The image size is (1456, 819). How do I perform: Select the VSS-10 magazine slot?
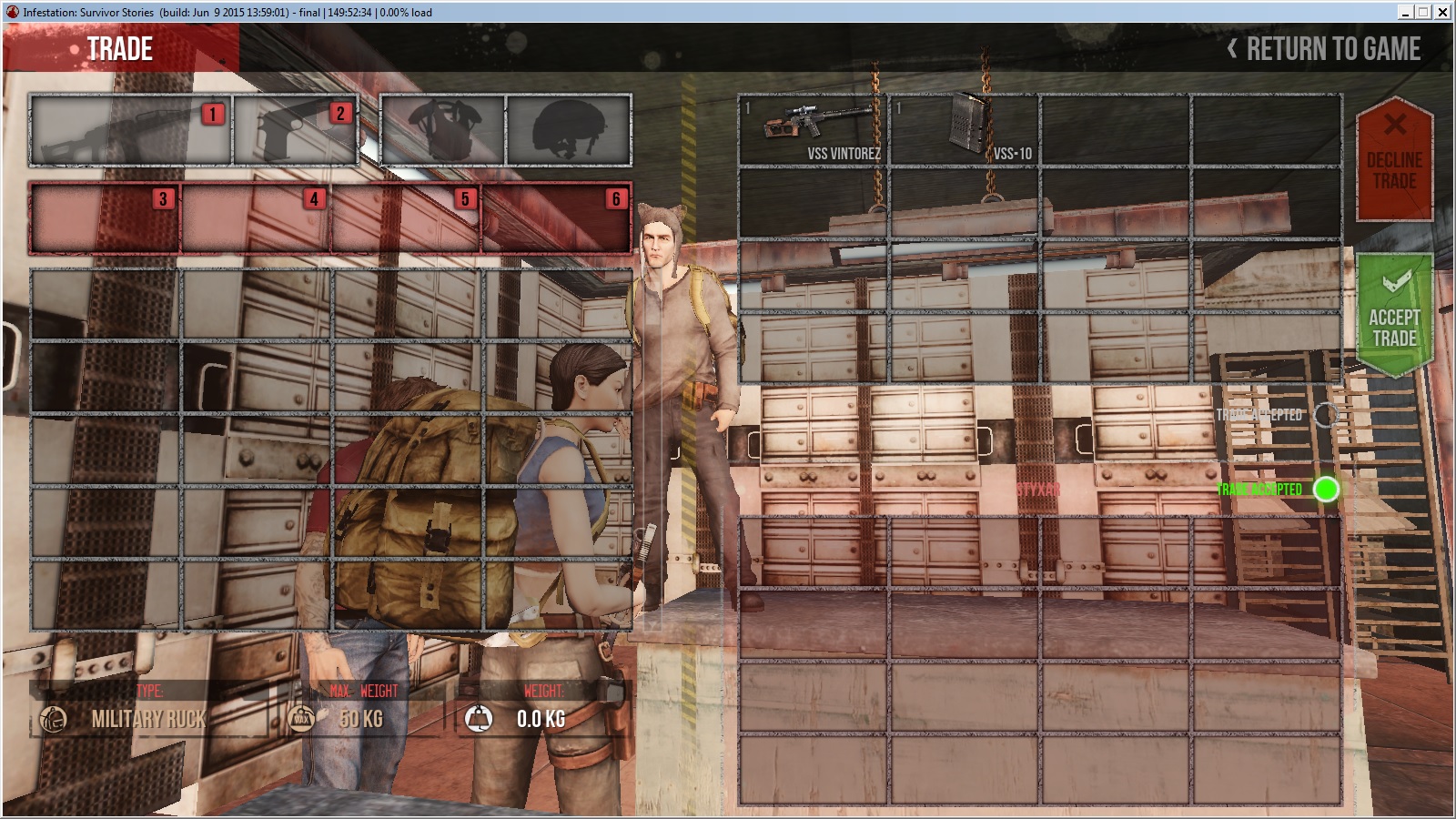point(964,130)
